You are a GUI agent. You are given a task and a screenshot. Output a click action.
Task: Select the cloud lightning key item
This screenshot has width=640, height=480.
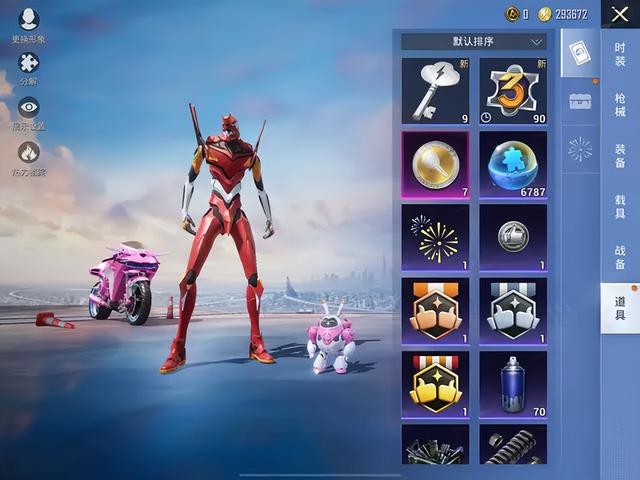tap(435, 91)
